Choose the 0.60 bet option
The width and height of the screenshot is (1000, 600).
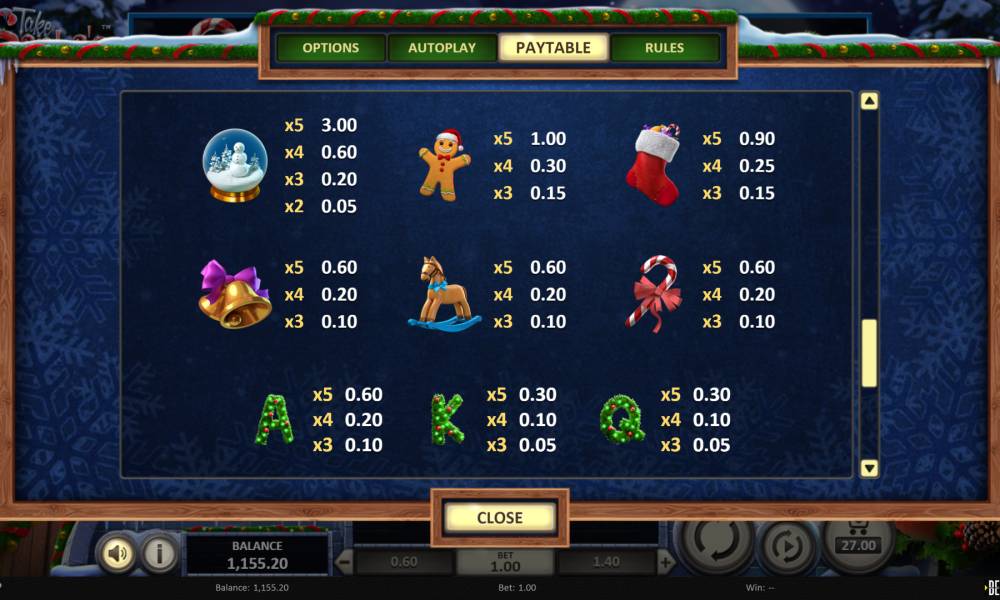click(404, 562)
